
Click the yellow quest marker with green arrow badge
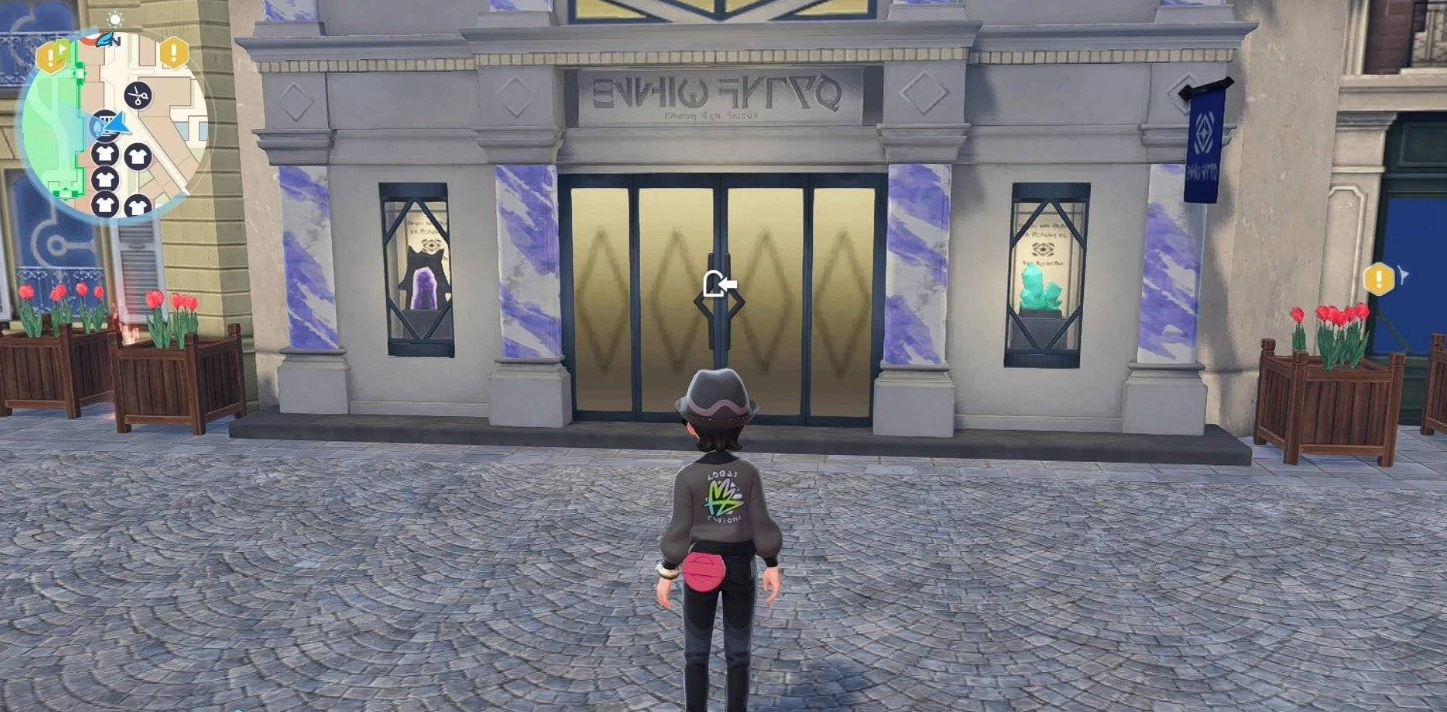pyautogui.click(x=51, y=56)
